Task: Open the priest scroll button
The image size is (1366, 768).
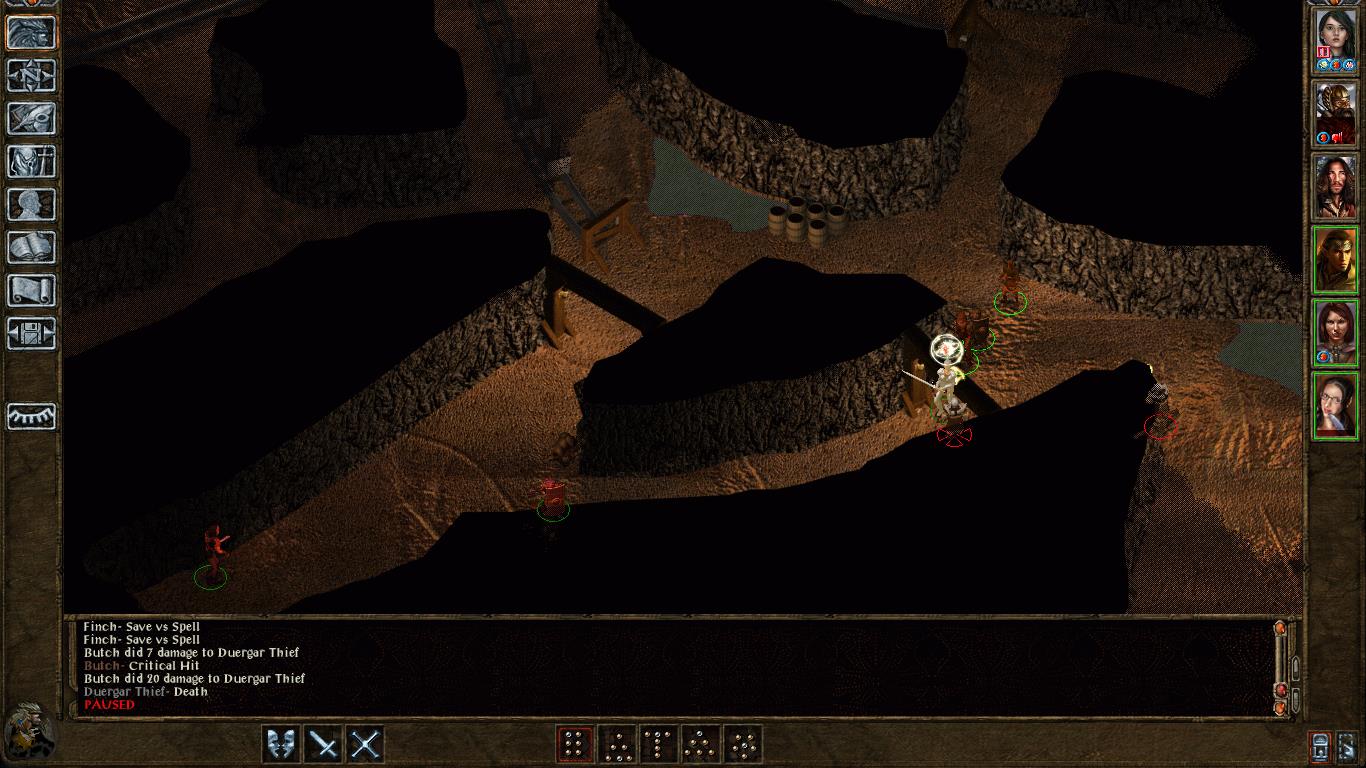Action: pyautogui.click(x=31, y=290)
